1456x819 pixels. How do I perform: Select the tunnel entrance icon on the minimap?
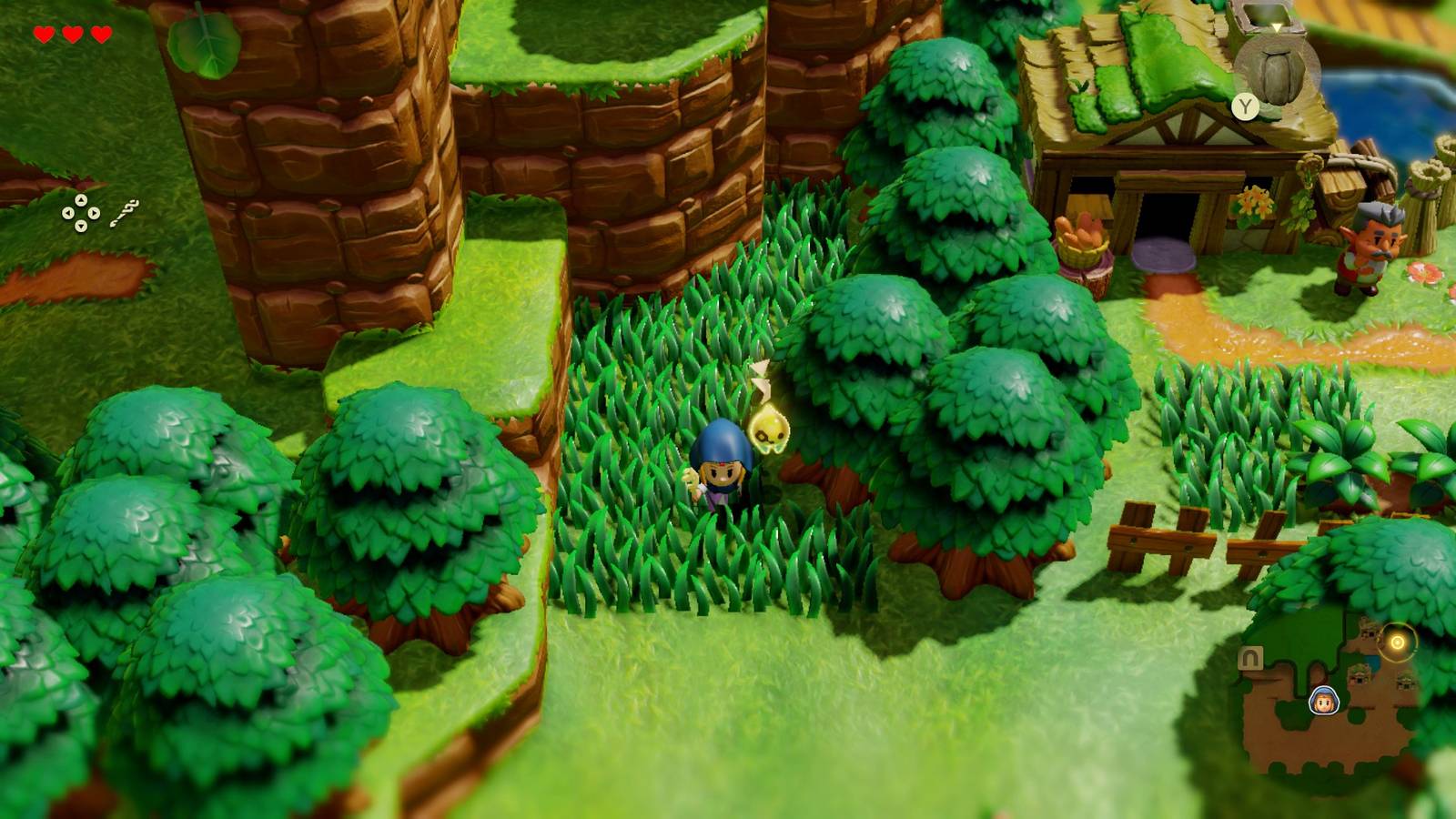pos(1250,657)
